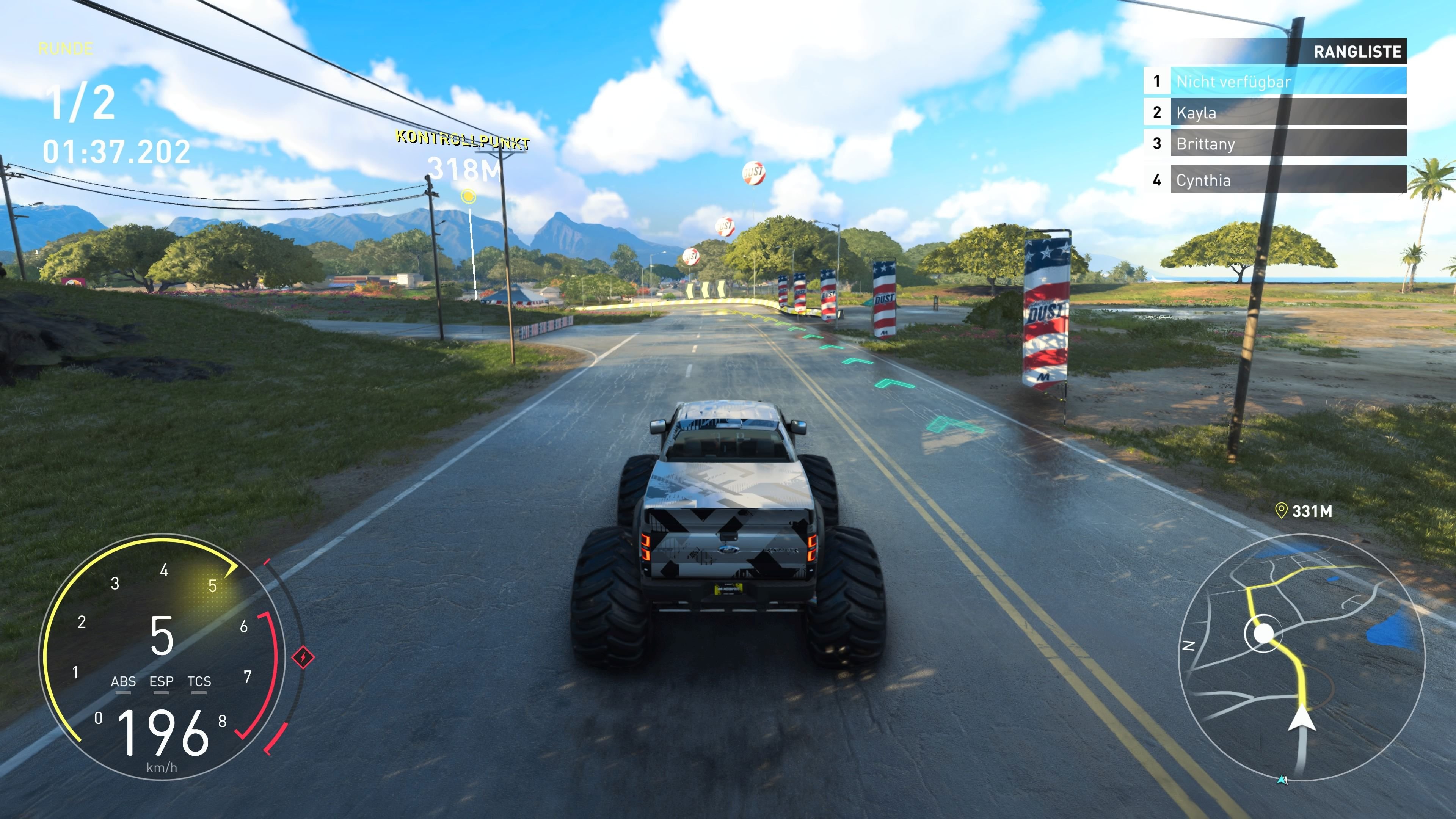Toggle the ABS indicator
The height and width of the screenshot is (819, 1456).
click(123, 682)
